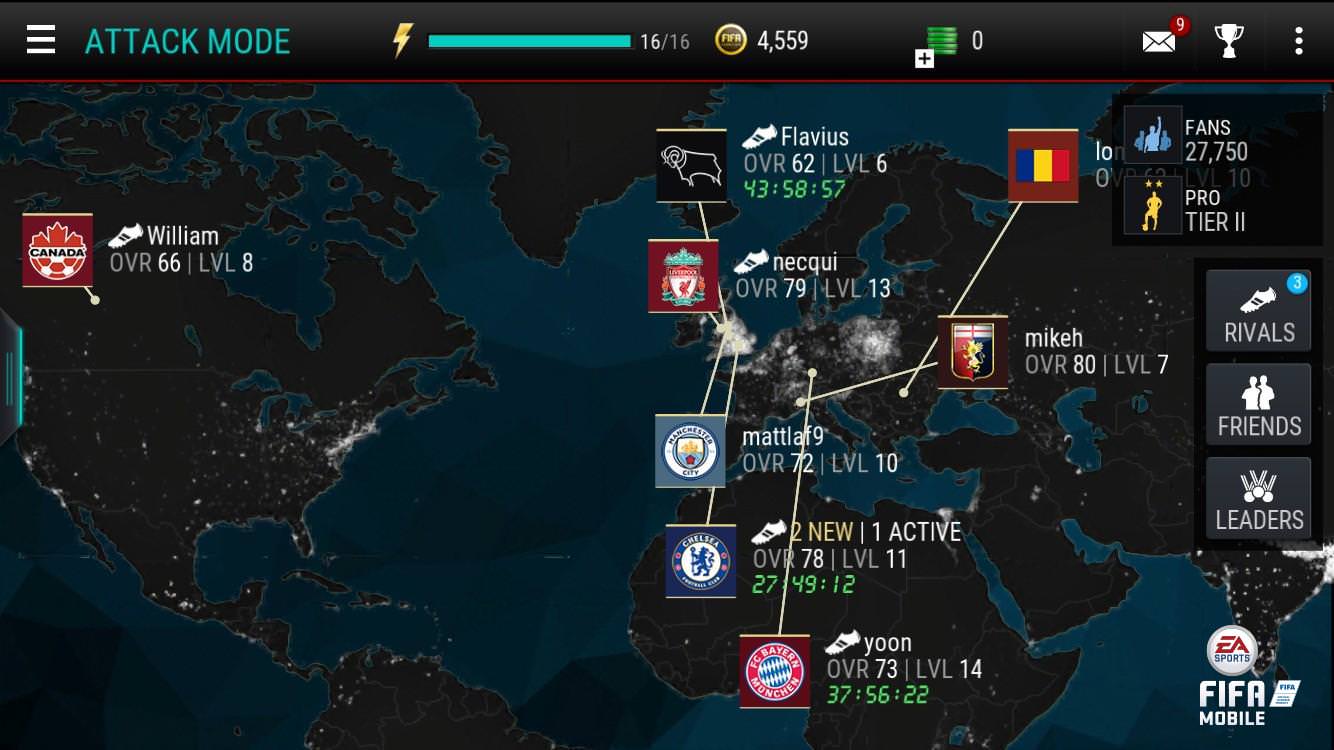The height and width of the screenshot is (750, 1334).
Task: Open the mail inbox with 9 notifications
Action: click(x=1158, y=40)
